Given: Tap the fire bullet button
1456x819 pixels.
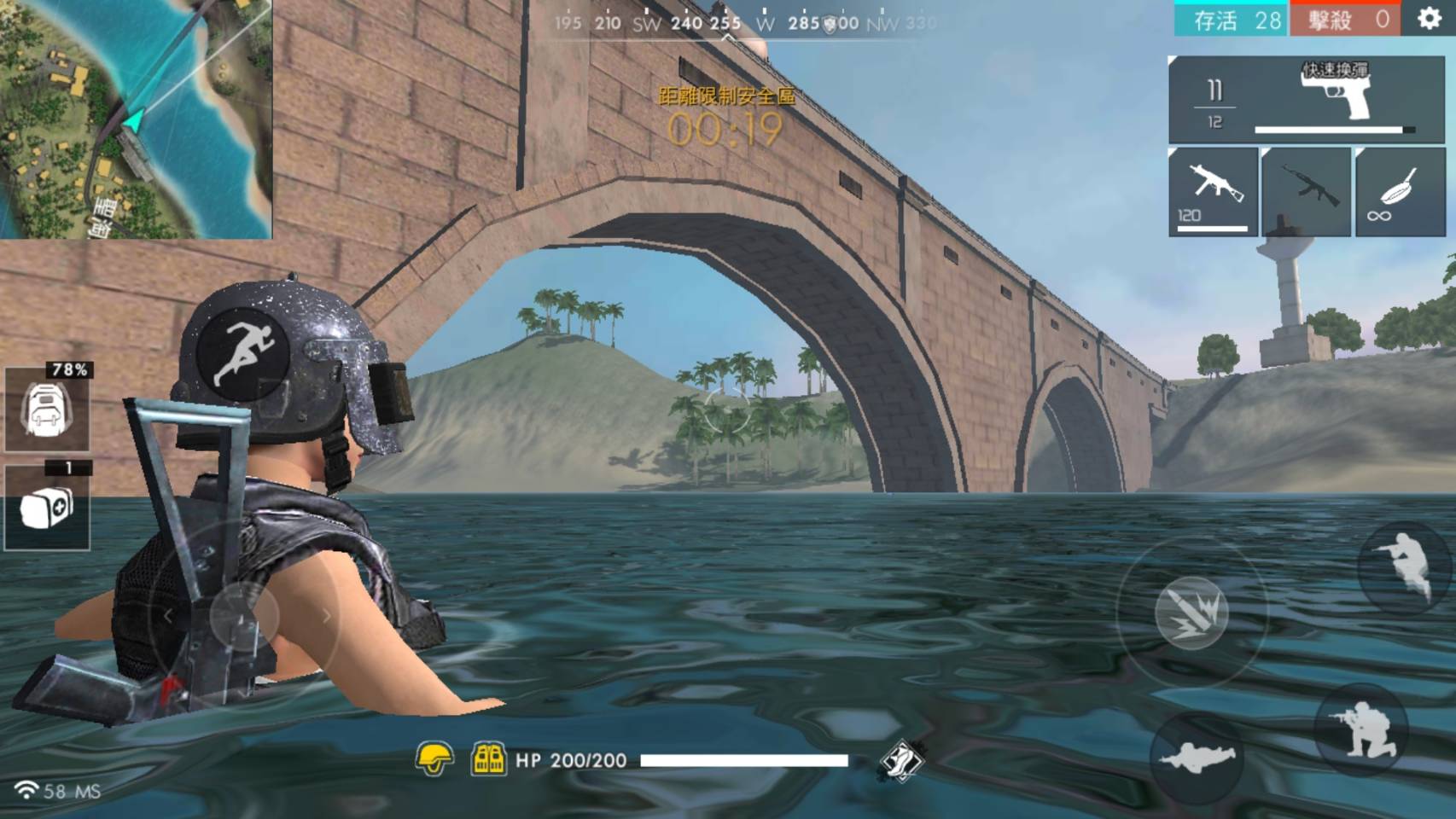Looking at the screenshot, I should (x=1191, y=612).
